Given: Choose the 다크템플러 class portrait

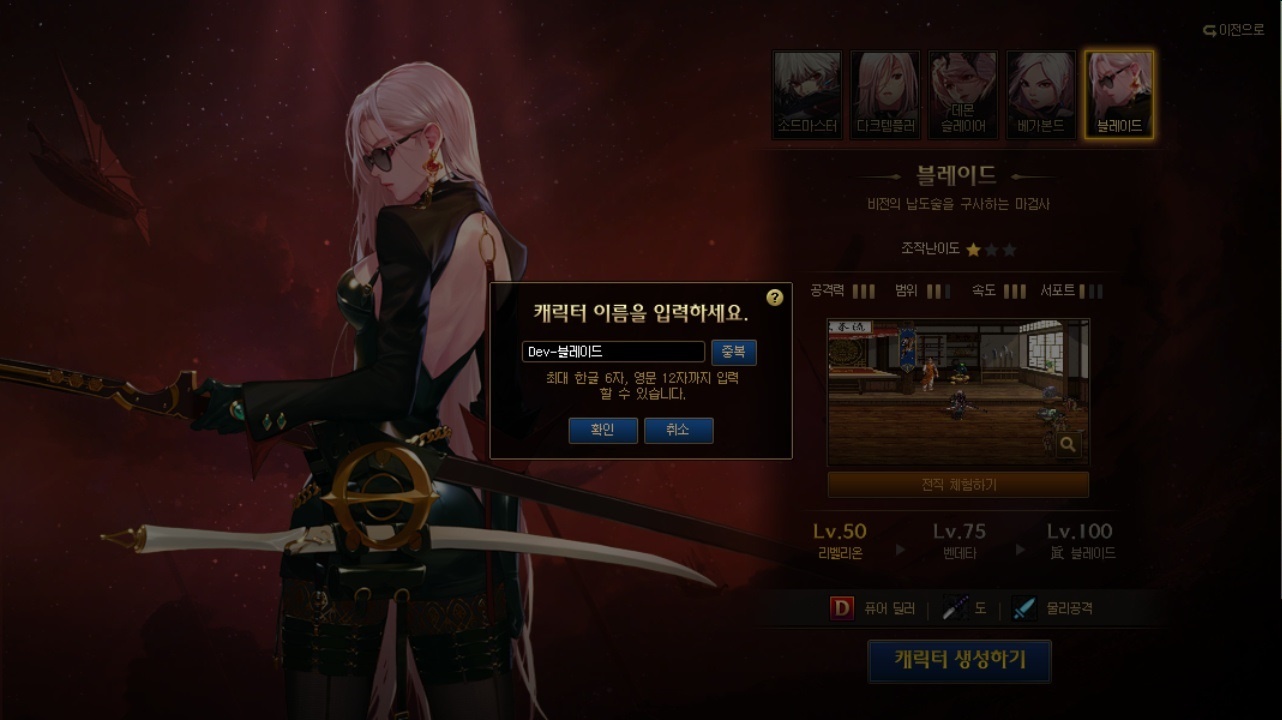Looking at the screenshot, I should [886, 95].
